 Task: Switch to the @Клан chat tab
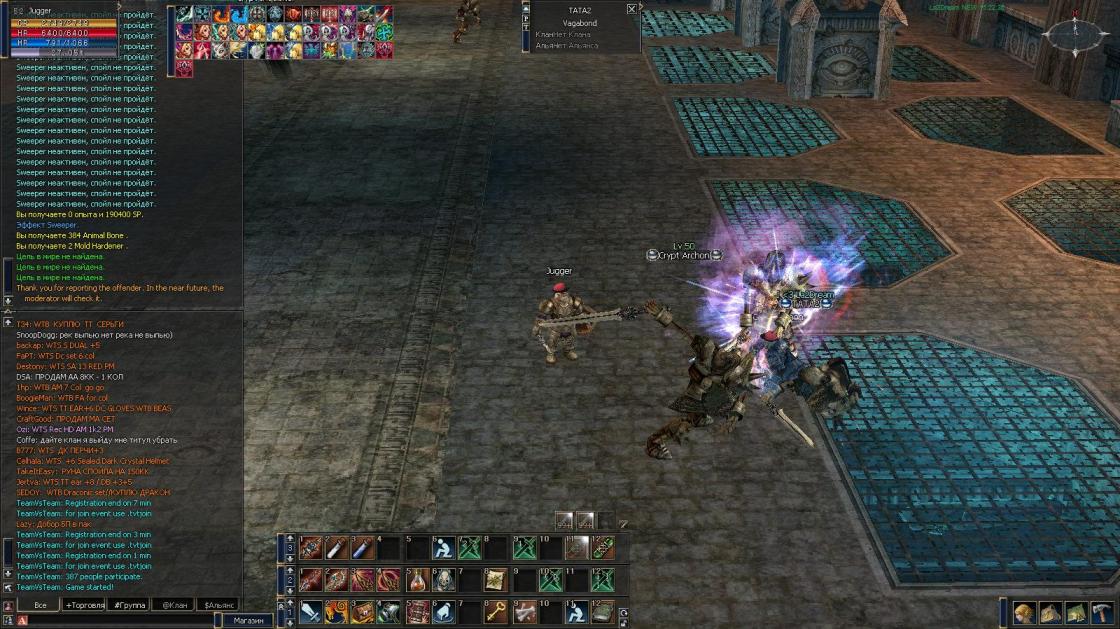174,605
